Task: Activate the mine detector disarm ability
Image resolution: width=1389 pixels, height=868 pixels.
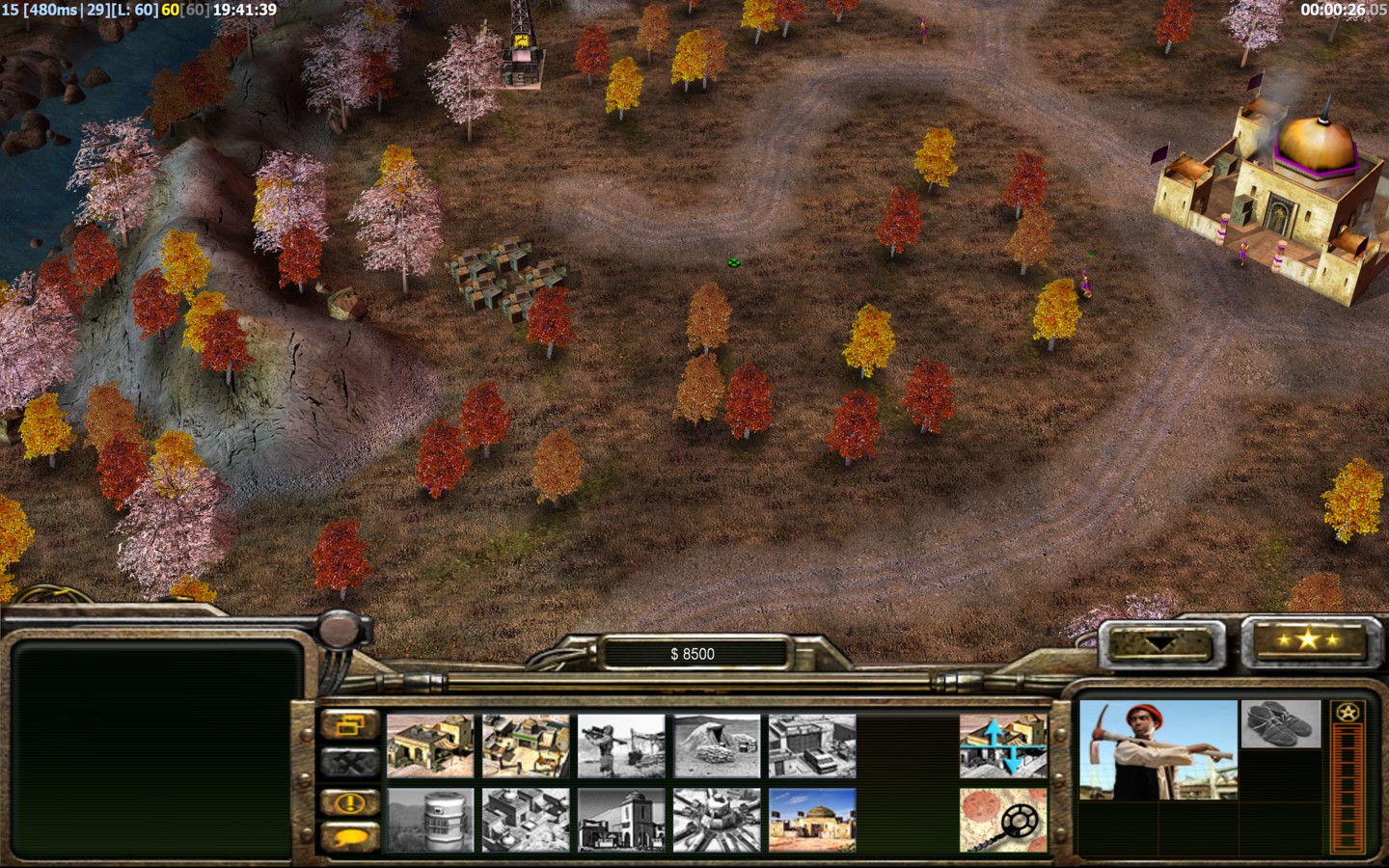Action: [1003, 820]
